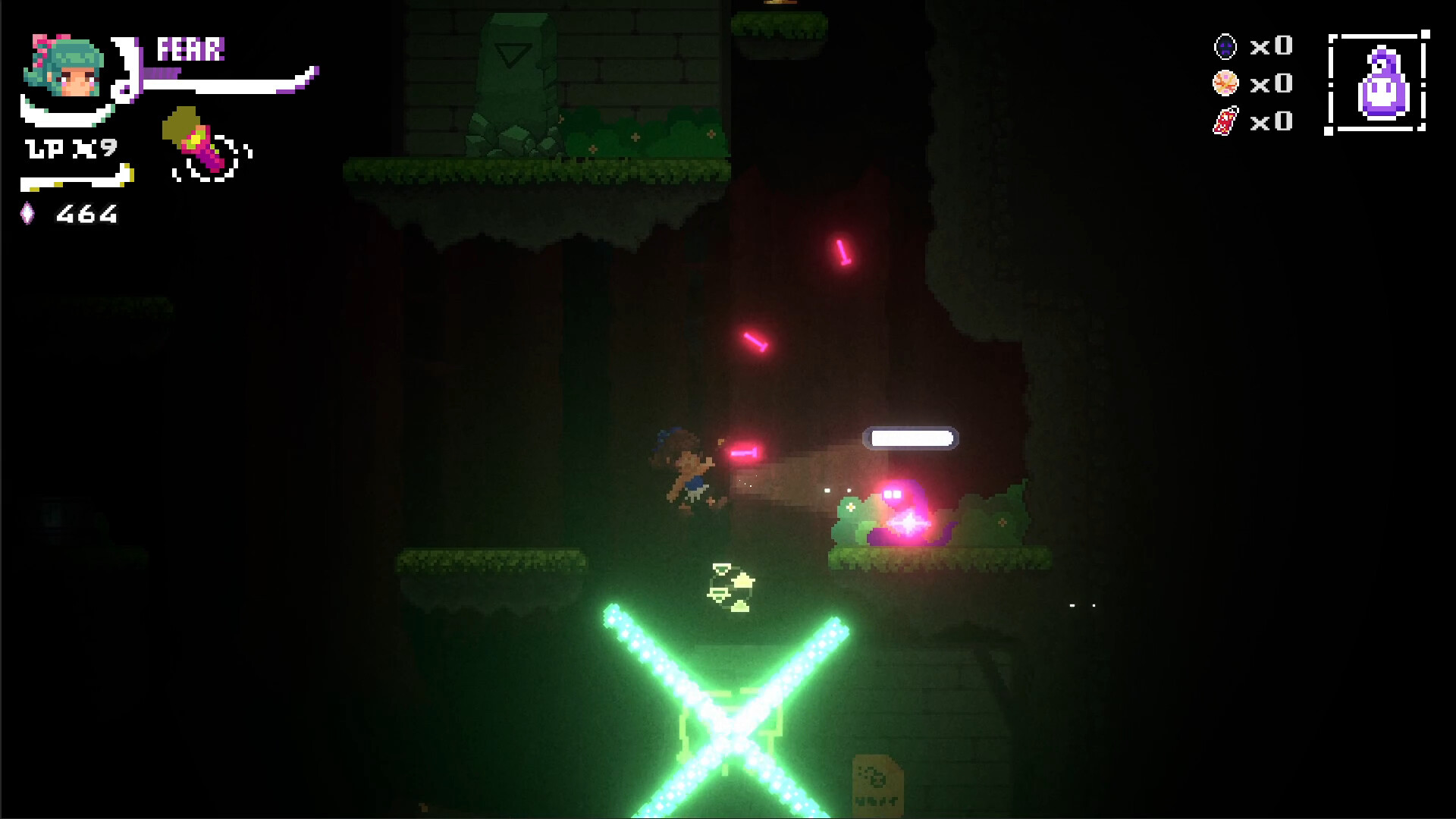The width and height of the screenshot is (1456, 819).
Task: Select the purple potion in the equipped item slot
Action: click(x=1382, y=80)
